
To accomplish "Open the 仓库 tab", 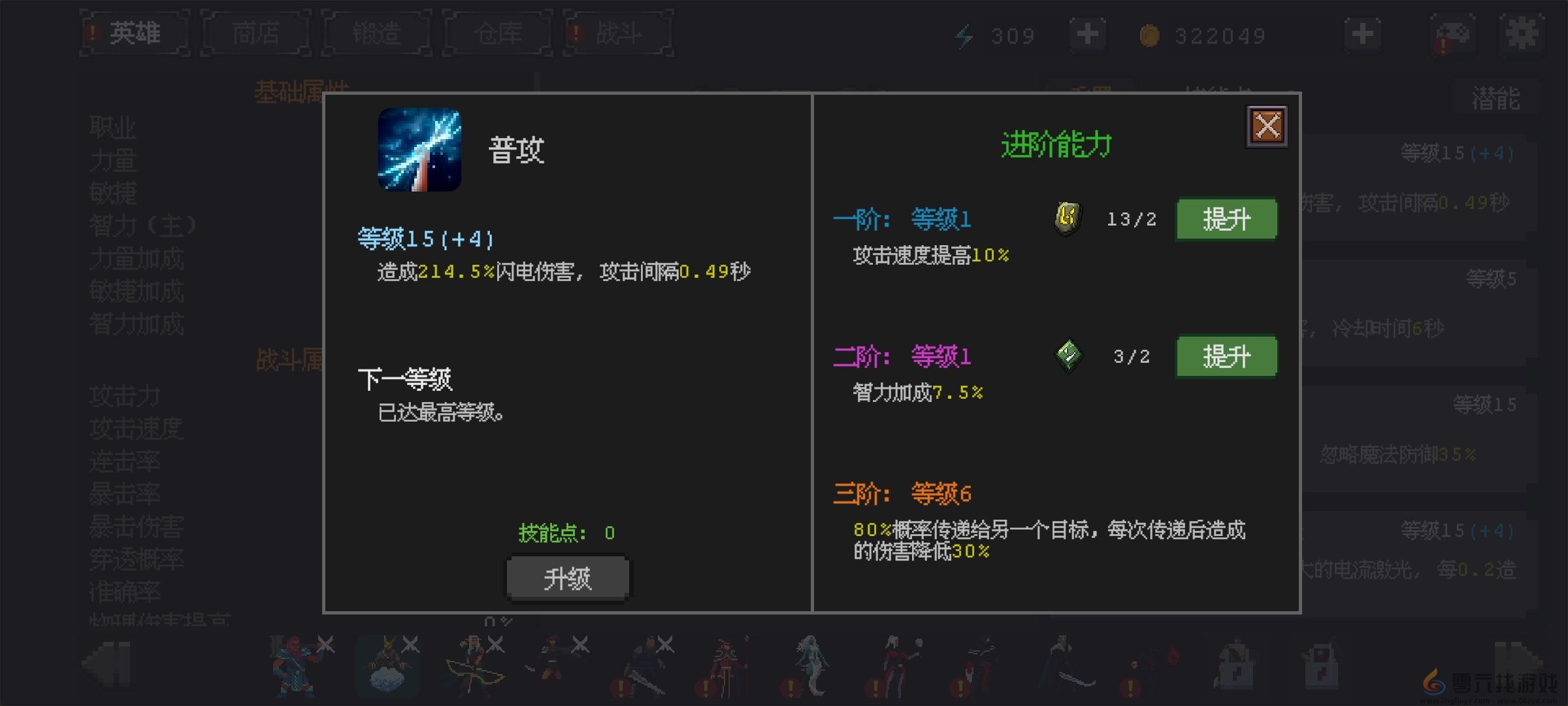I will [497, 34].
